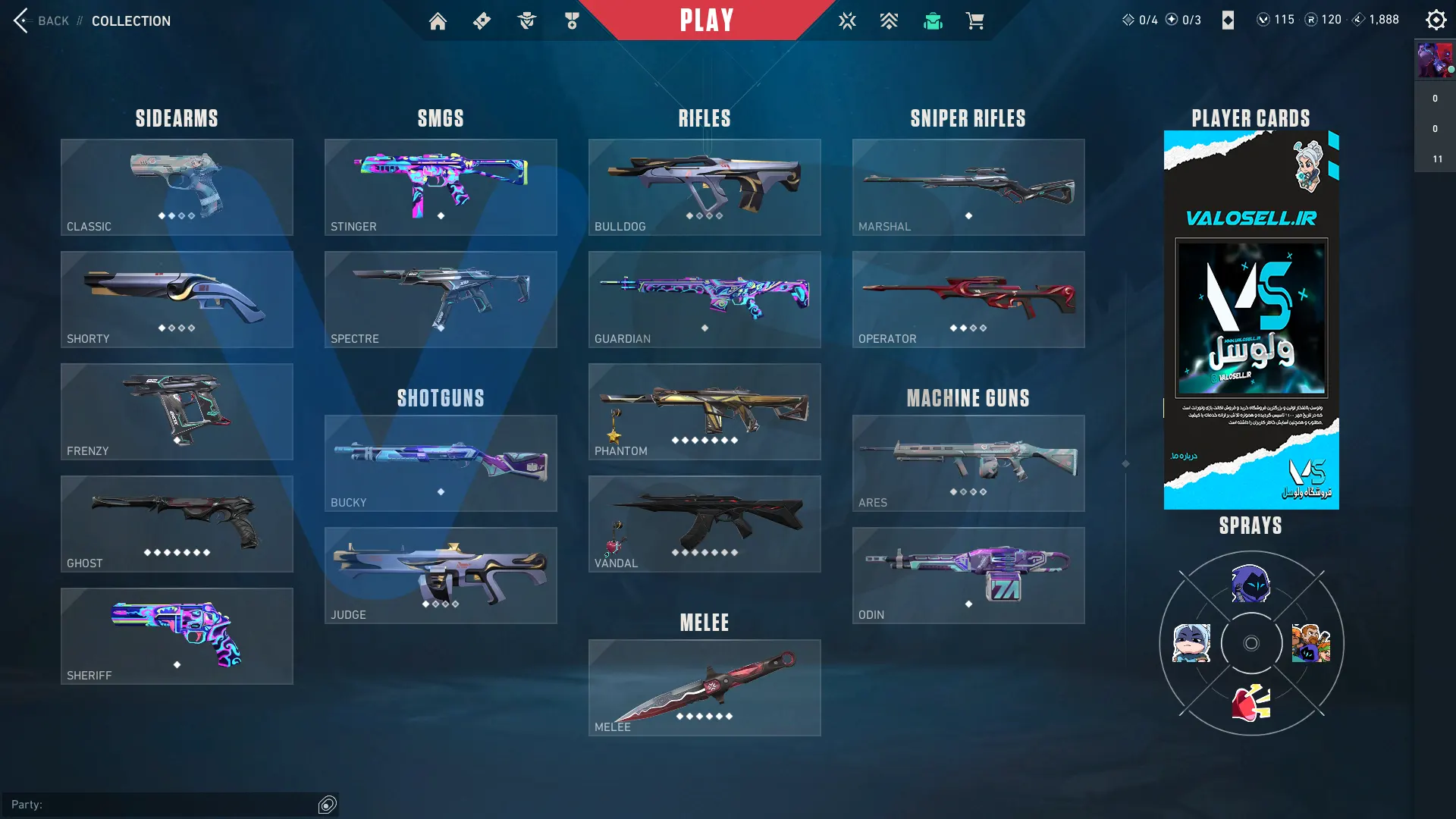
Task: Choose the Sheriff revolver skin slot
Action: [177, 635]
